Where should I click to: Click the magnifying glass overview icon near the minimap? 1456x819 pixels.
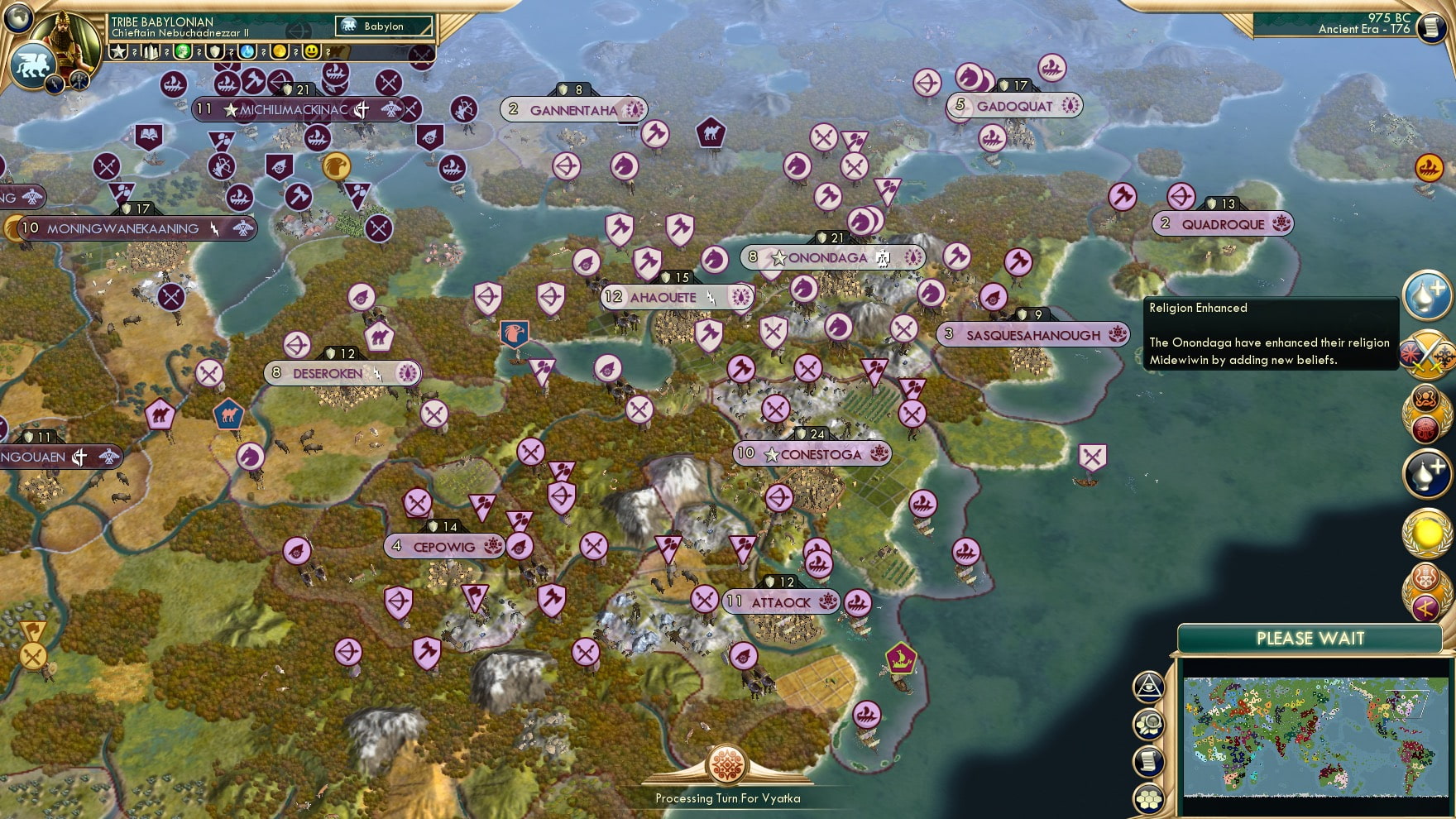(x=1150, y=722)
